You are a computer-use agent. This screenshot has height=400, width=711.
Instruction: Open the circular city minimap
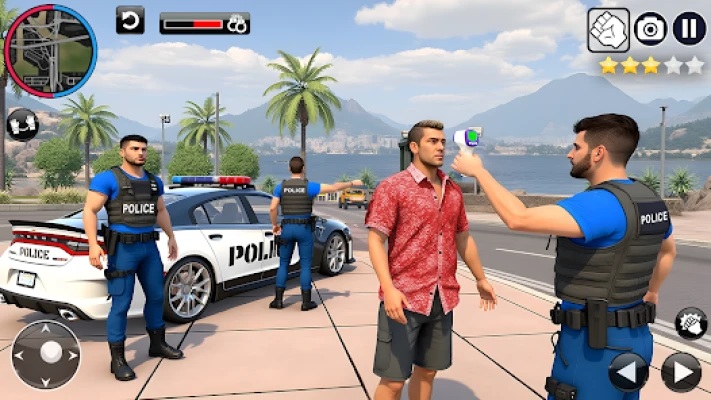pos(49,50)
